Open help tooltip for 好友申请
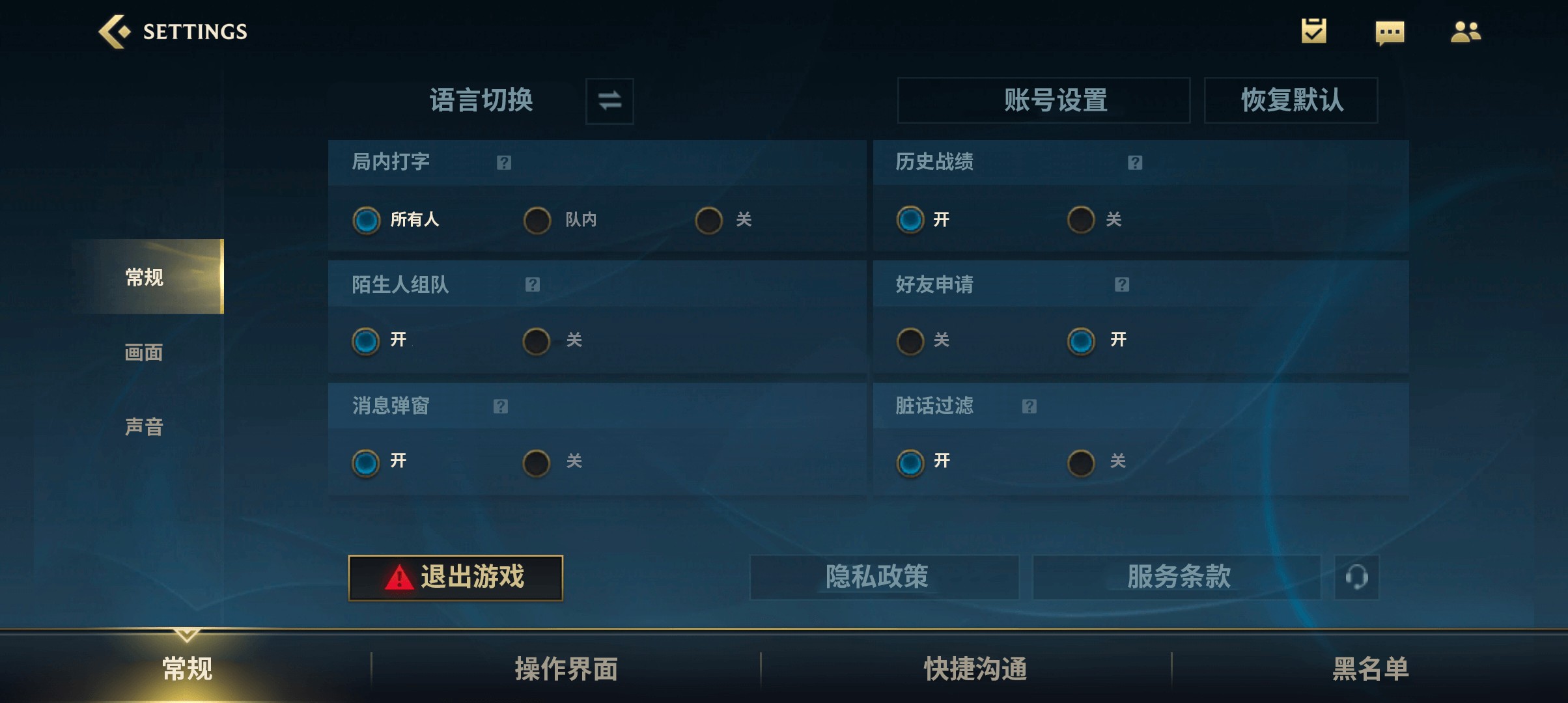Viewport: 1568px width, 703px height. (1122, 284)
